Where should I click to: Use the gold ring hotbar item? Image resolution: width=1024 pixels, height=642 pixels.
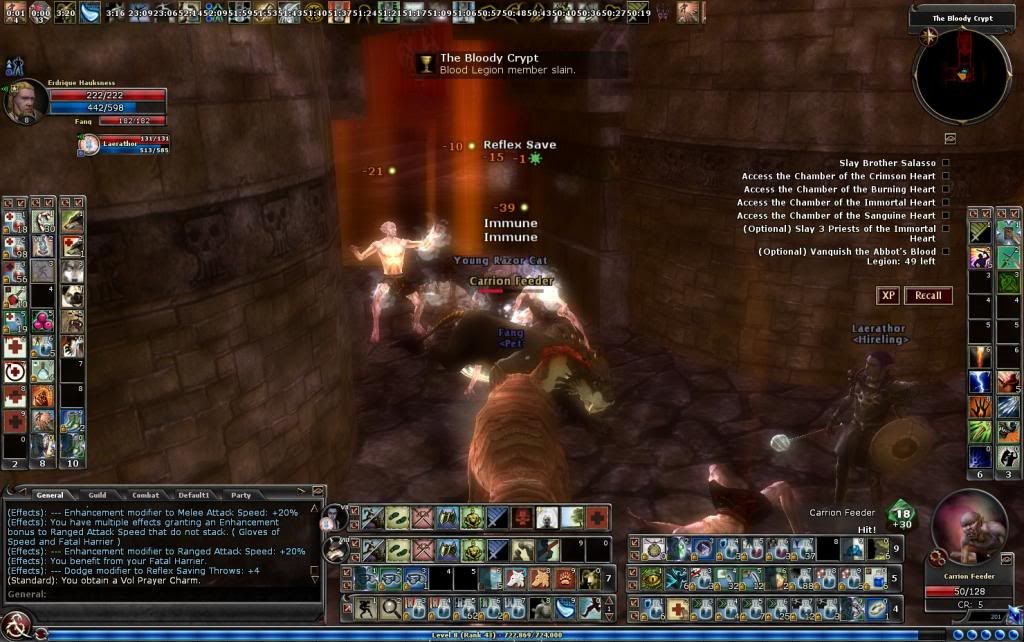tap(876, 607)
